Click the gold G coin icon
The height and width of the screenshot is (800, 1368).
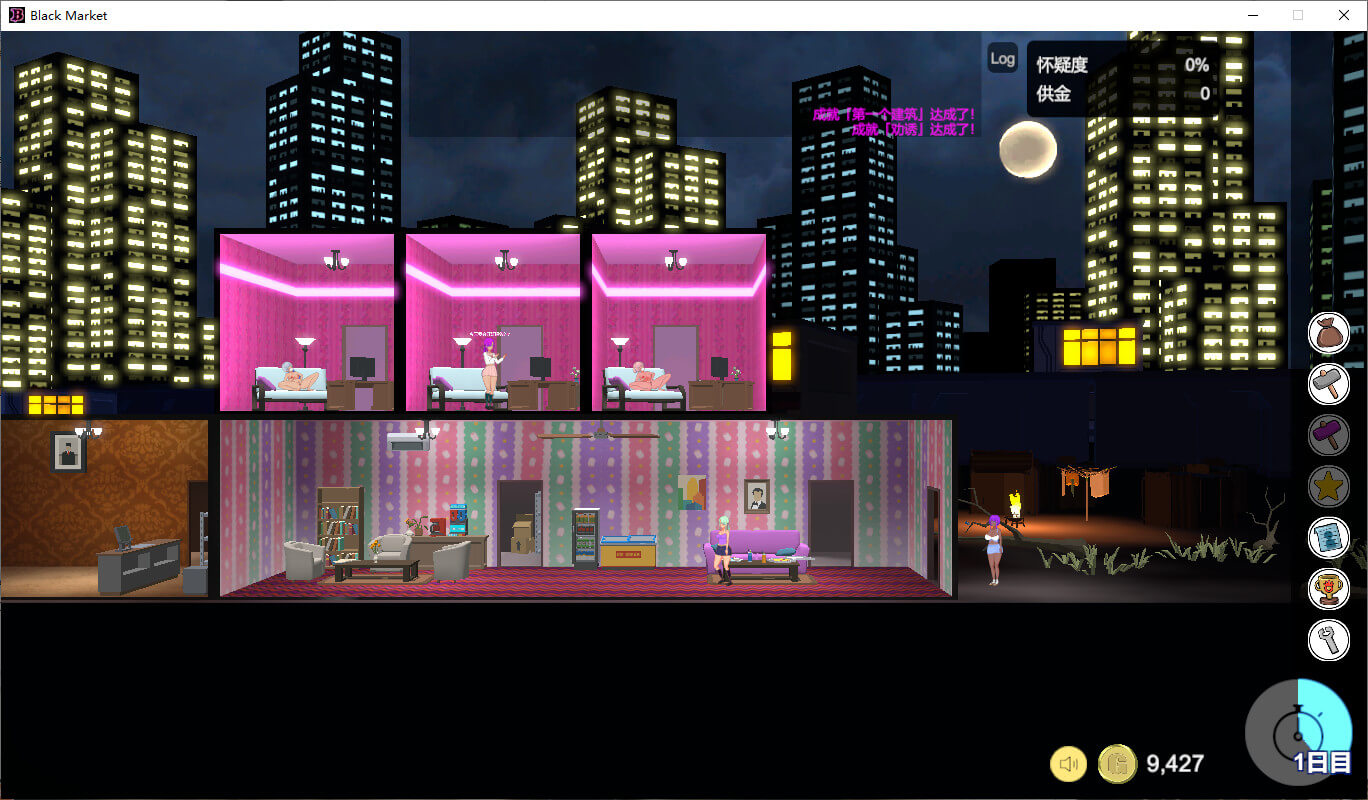1117,764
